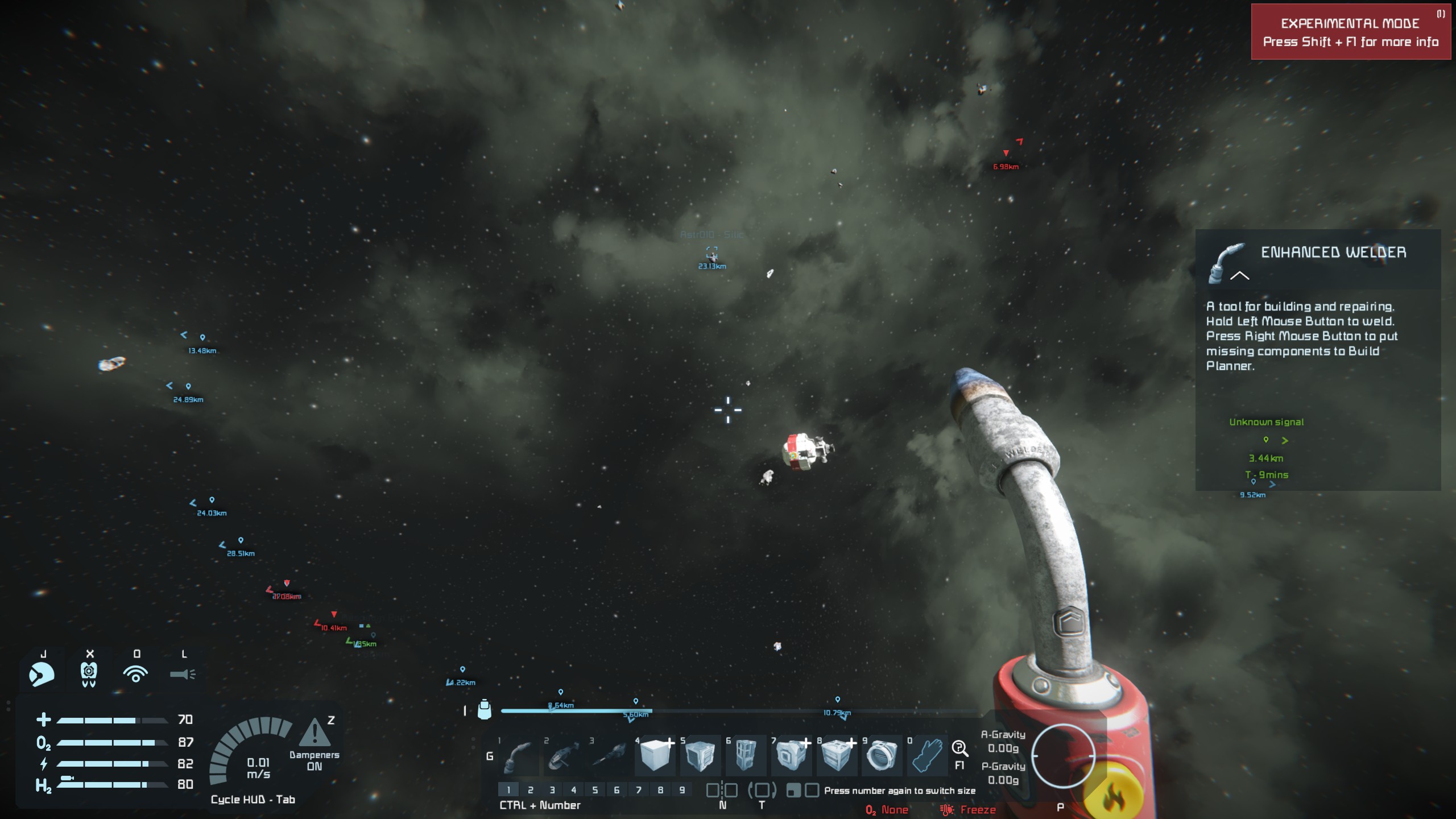Viewport: 1456px width, 819px height.
Task: Select the glove hand icon in slot 0
Action: click(x=927, y=755)
